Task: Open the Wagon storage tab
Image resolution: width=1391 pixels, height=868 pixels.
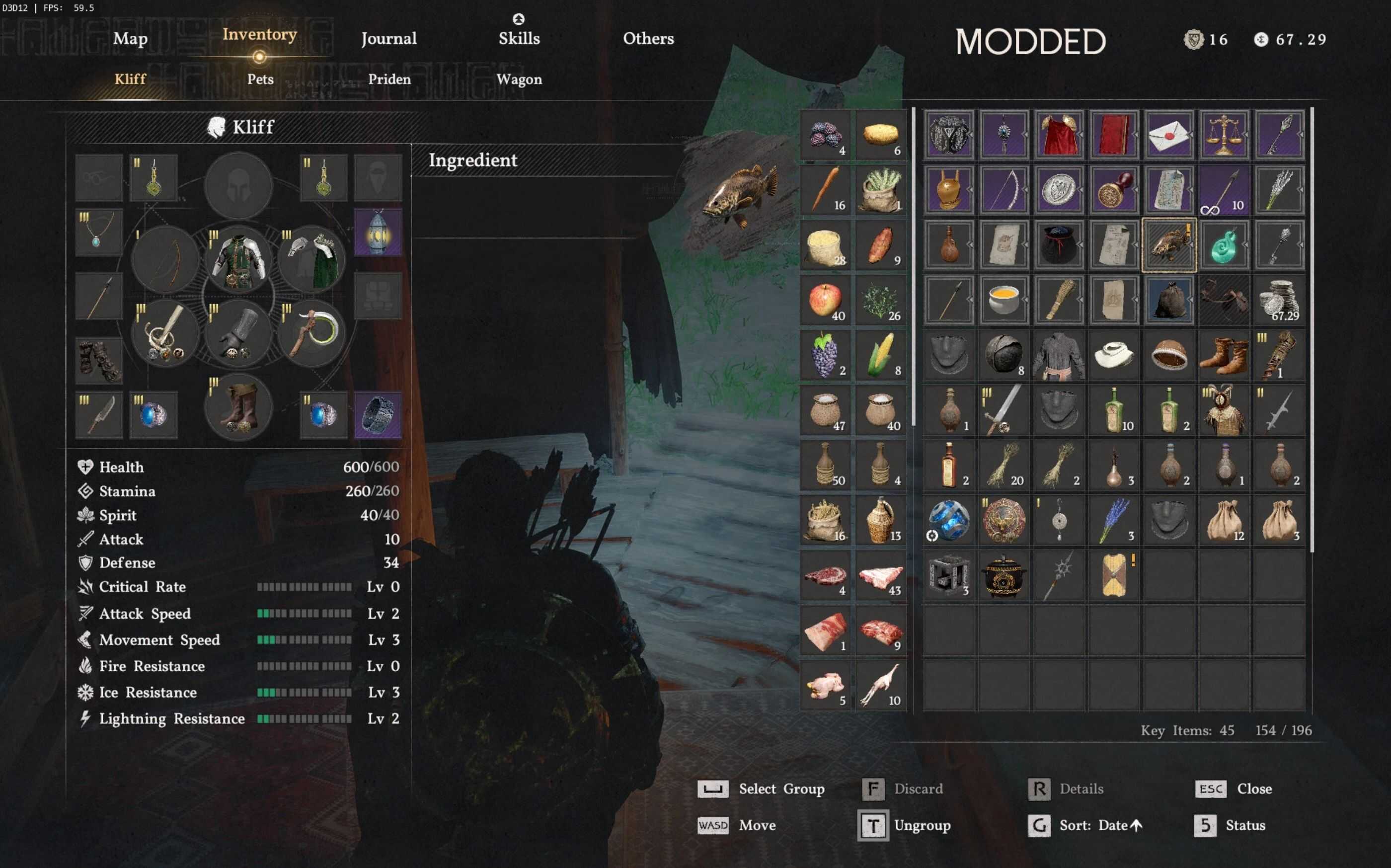Action: (x=519, y=79)
